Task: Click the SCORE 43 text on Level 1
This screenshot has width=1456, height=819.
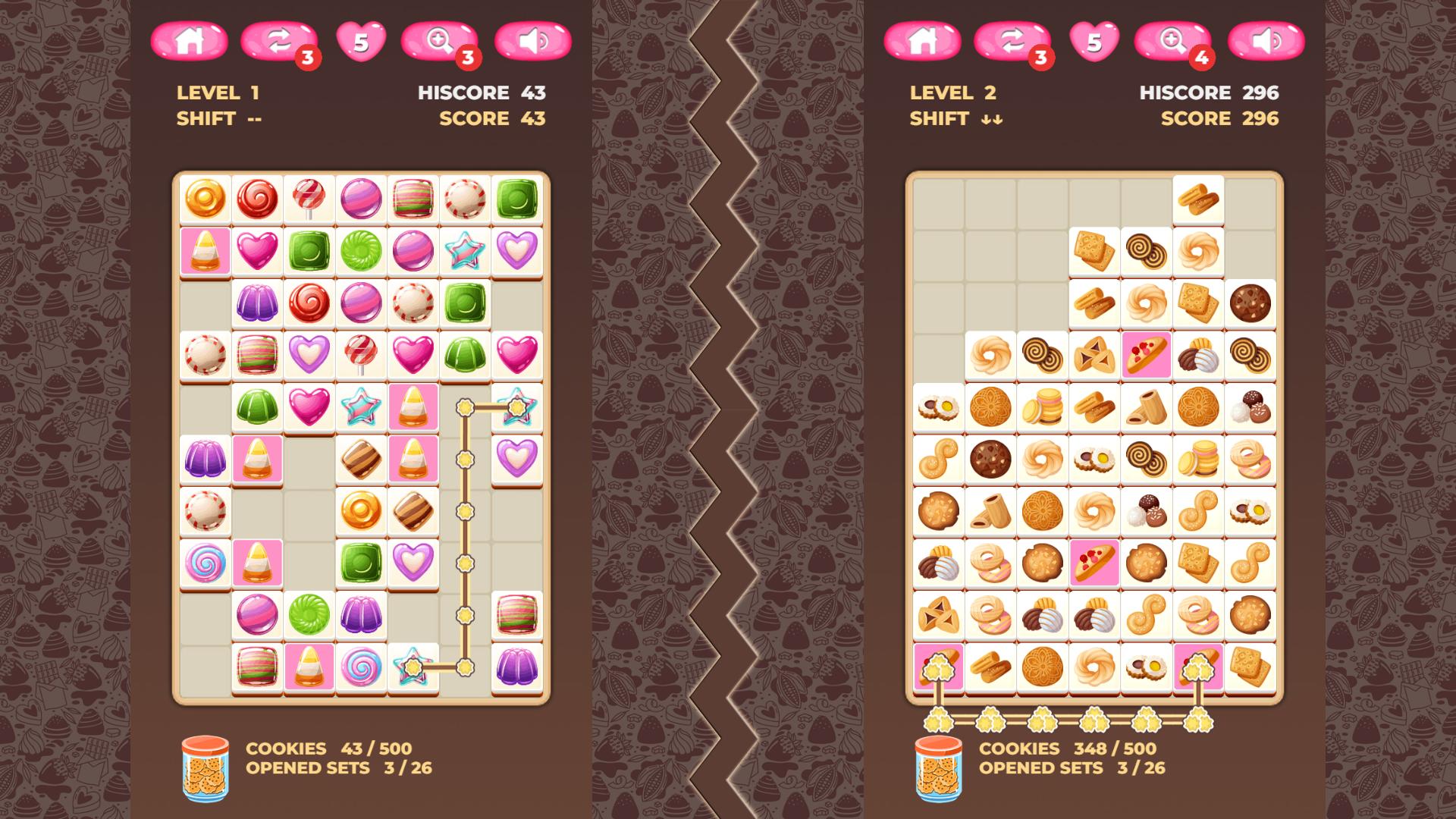Action: (491, 118)
